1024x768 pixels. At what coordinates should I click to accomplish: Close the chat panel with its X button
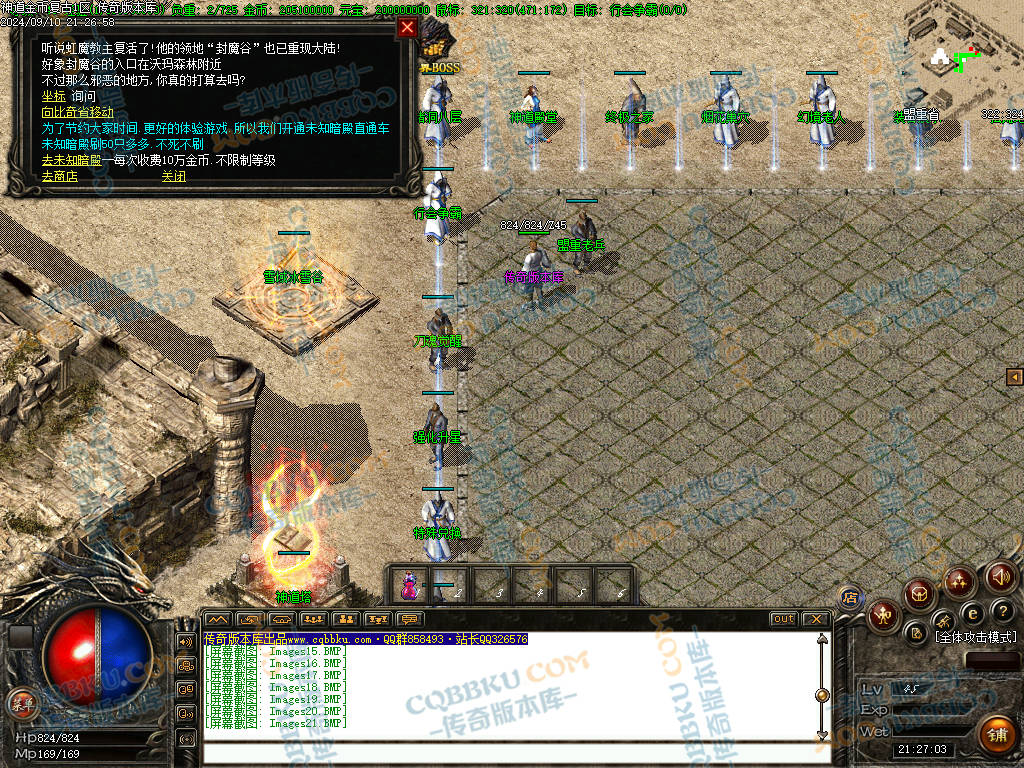click(815, 619)
